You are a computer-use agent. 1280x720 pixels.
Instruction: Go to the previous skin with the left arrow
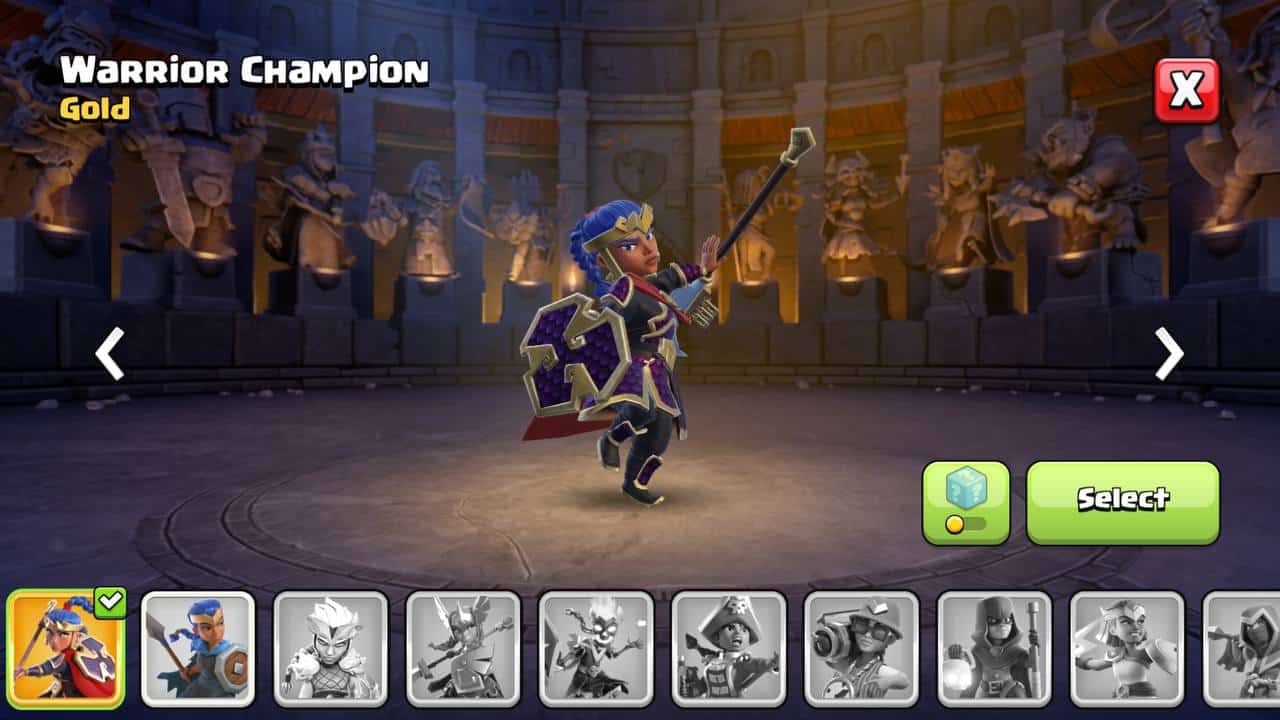pyautogui.click(x=109, y=354)
